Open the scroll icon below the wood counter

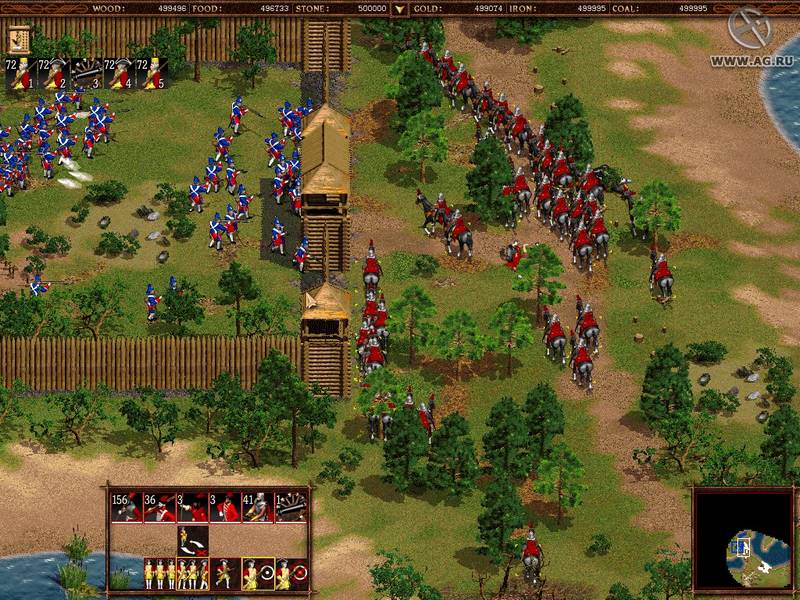pos(18,39)
